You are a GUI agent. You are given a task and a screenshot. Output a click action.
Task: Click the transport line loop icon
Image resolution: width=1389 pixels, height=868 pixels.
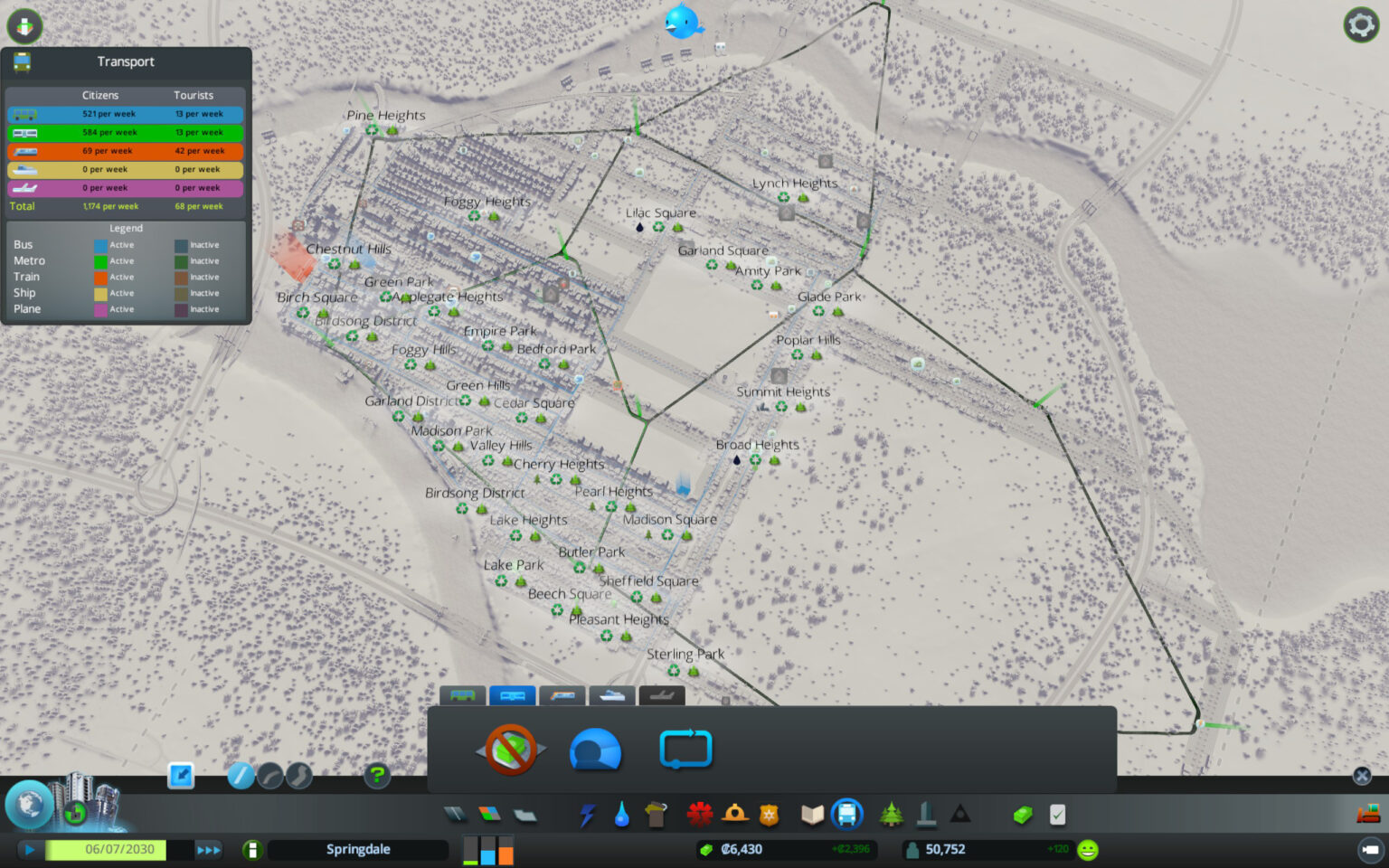coord(685,750)
